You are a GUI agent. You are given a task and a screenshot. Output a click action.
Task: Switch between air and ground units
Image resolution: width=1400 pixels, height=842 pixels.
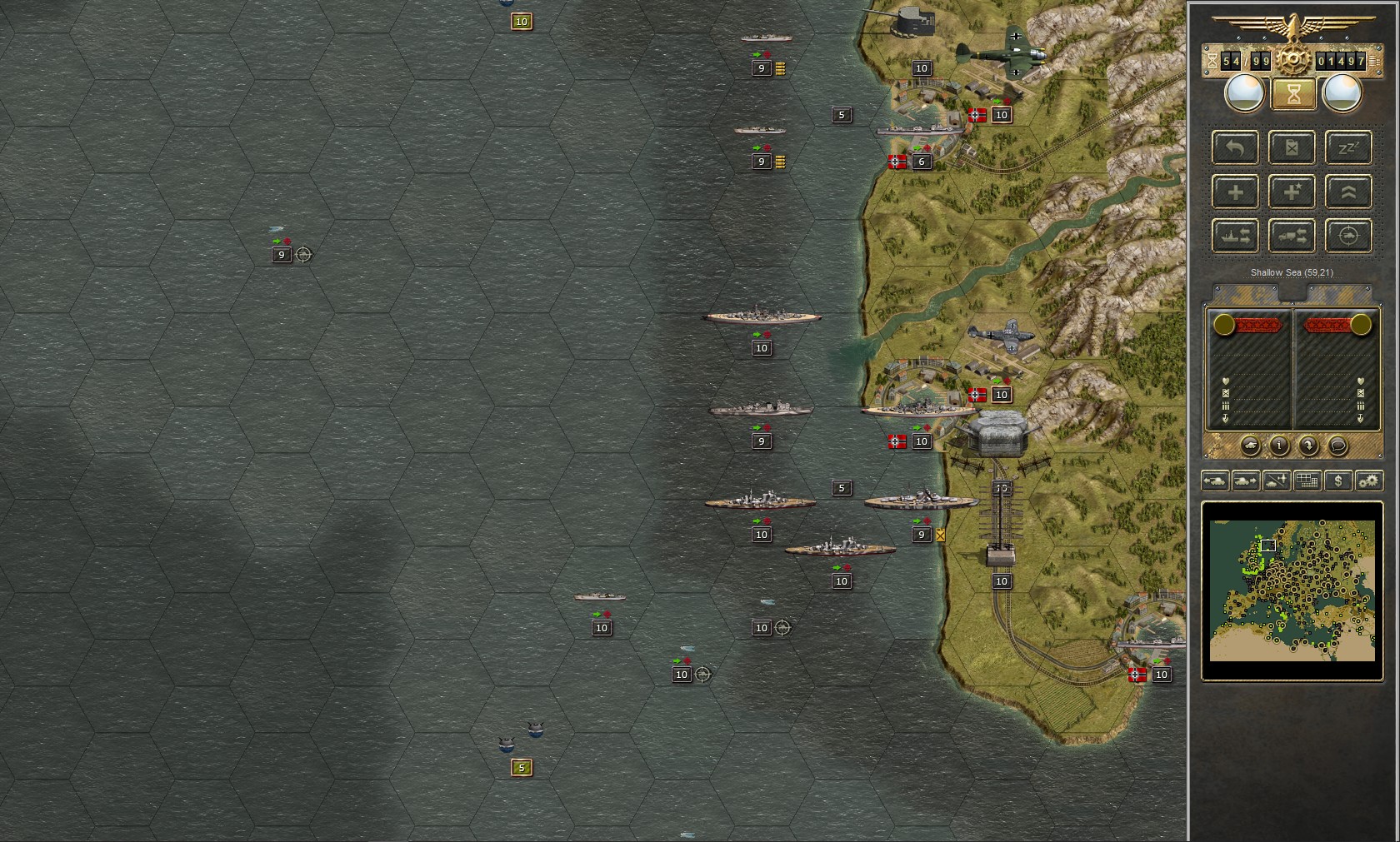1277,481
